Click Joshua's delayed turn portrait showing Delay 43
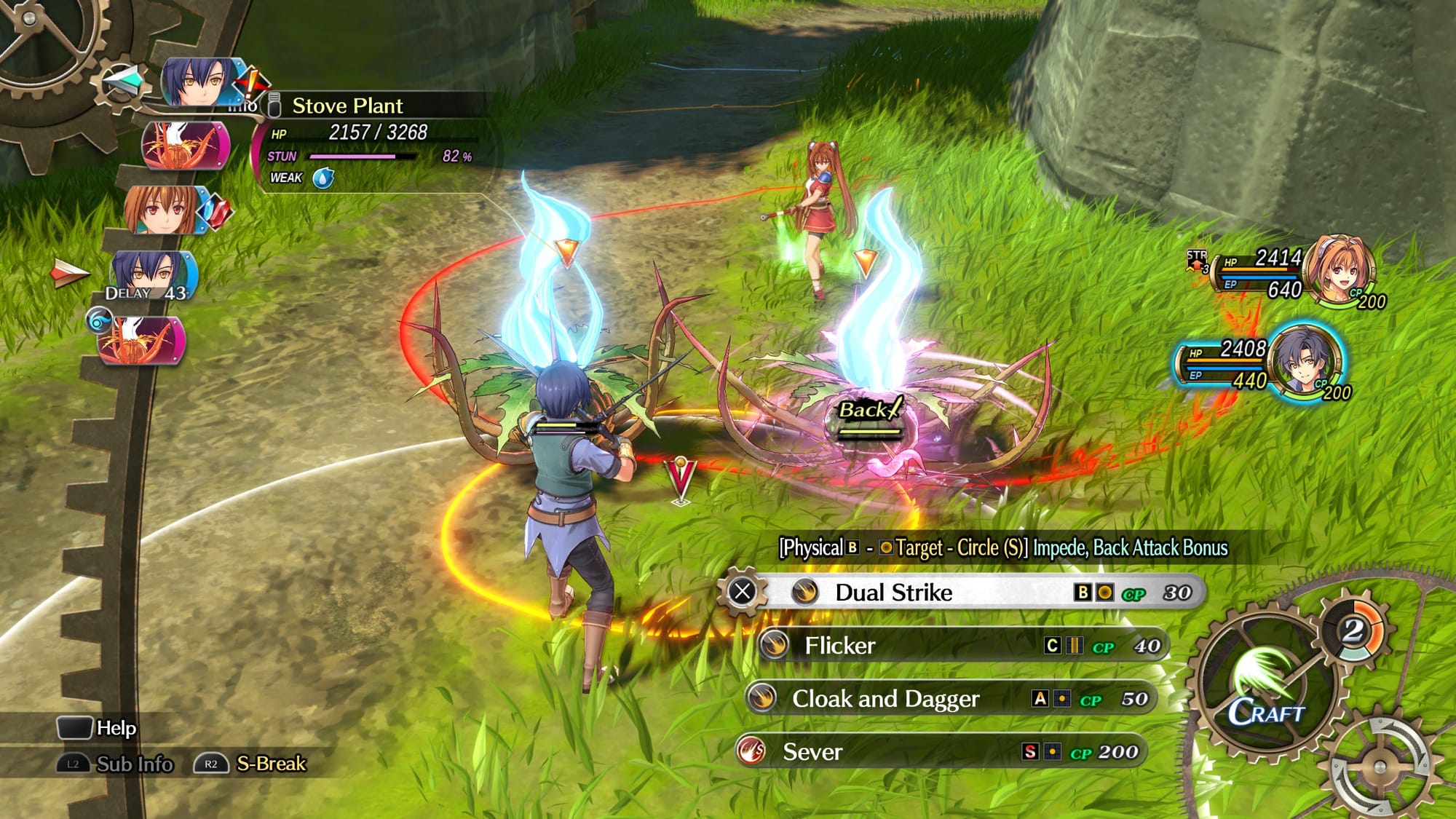This screenshot has width=1456, height=819. click(149, 277)
